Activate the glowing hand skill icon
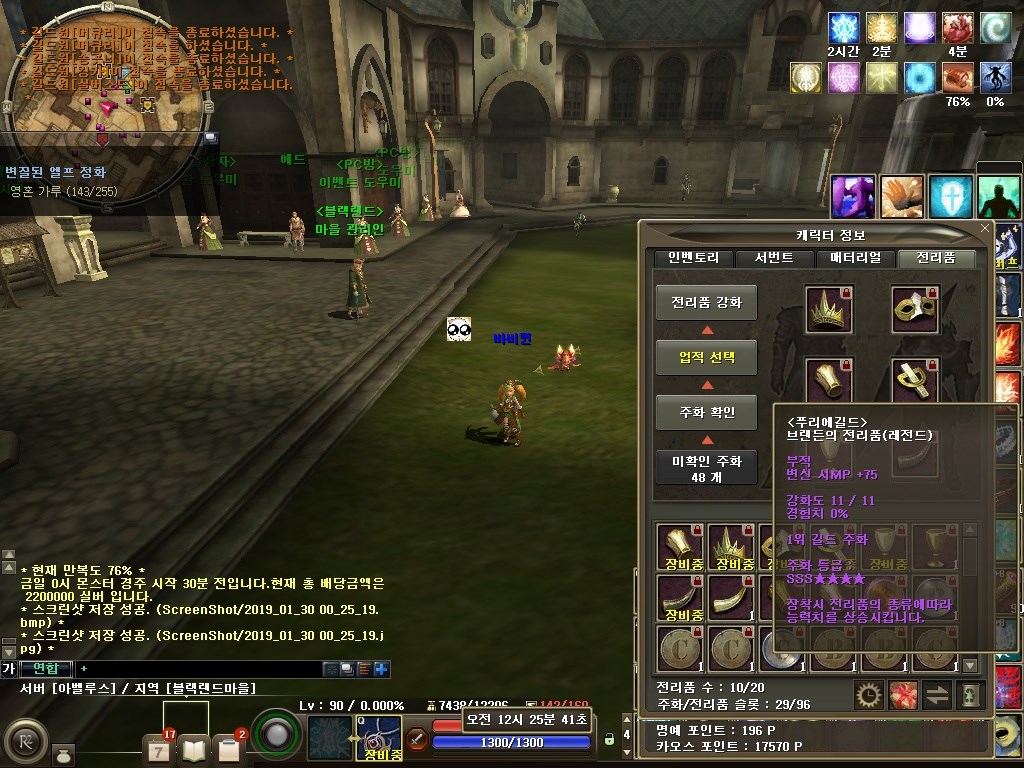 click(901, 196)
